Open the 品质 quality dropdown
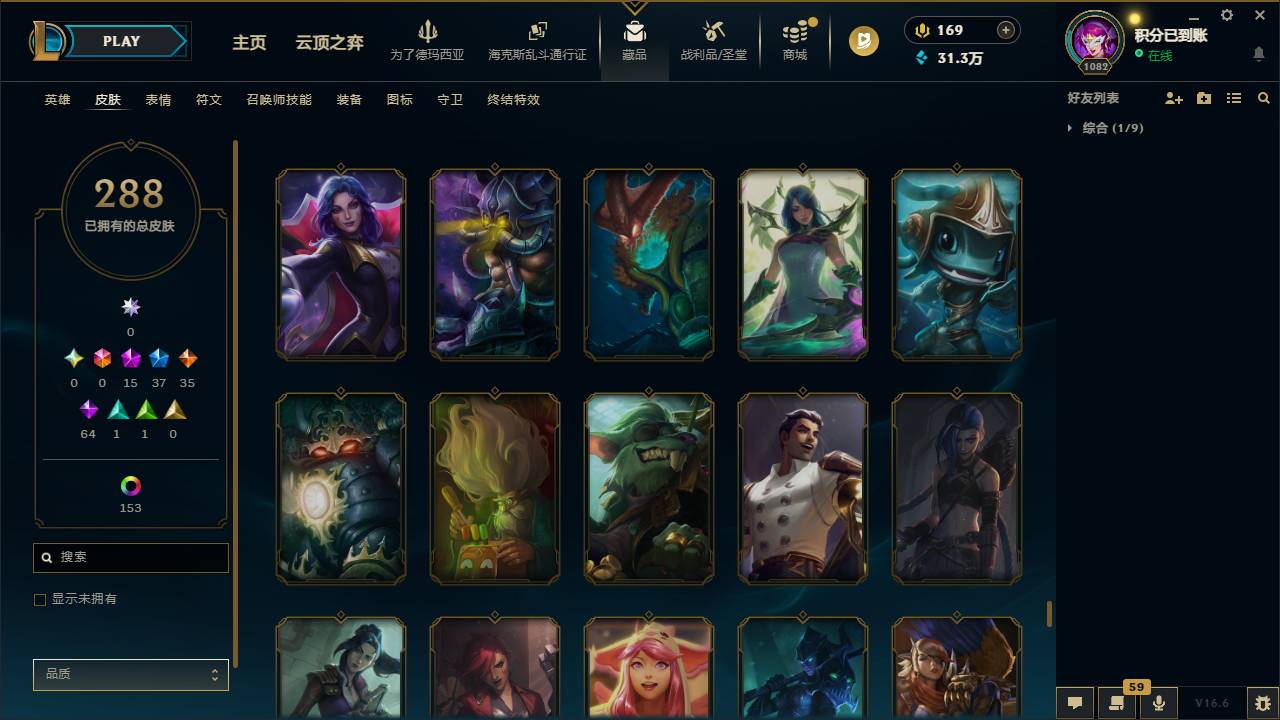Image resolution: width=1280 pixels, height=720 pixels. pos(130,674)
